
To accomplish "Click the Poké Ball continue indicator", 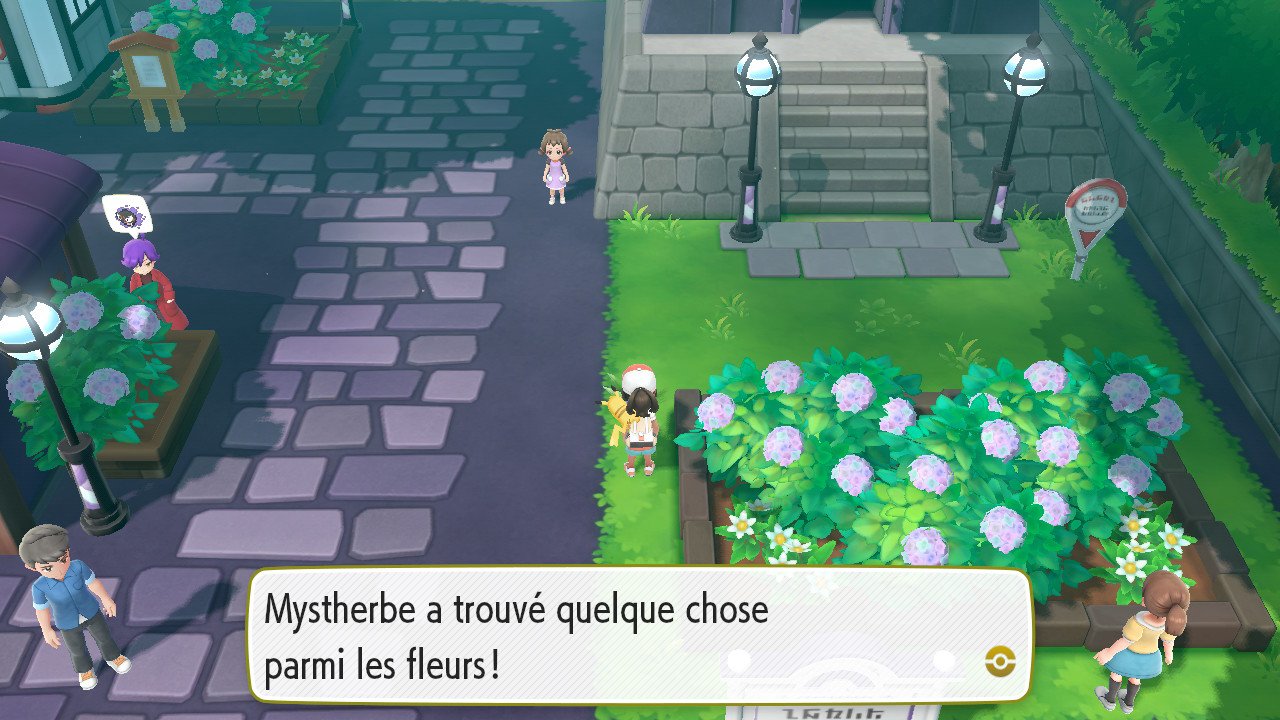I will coord(999,660).
